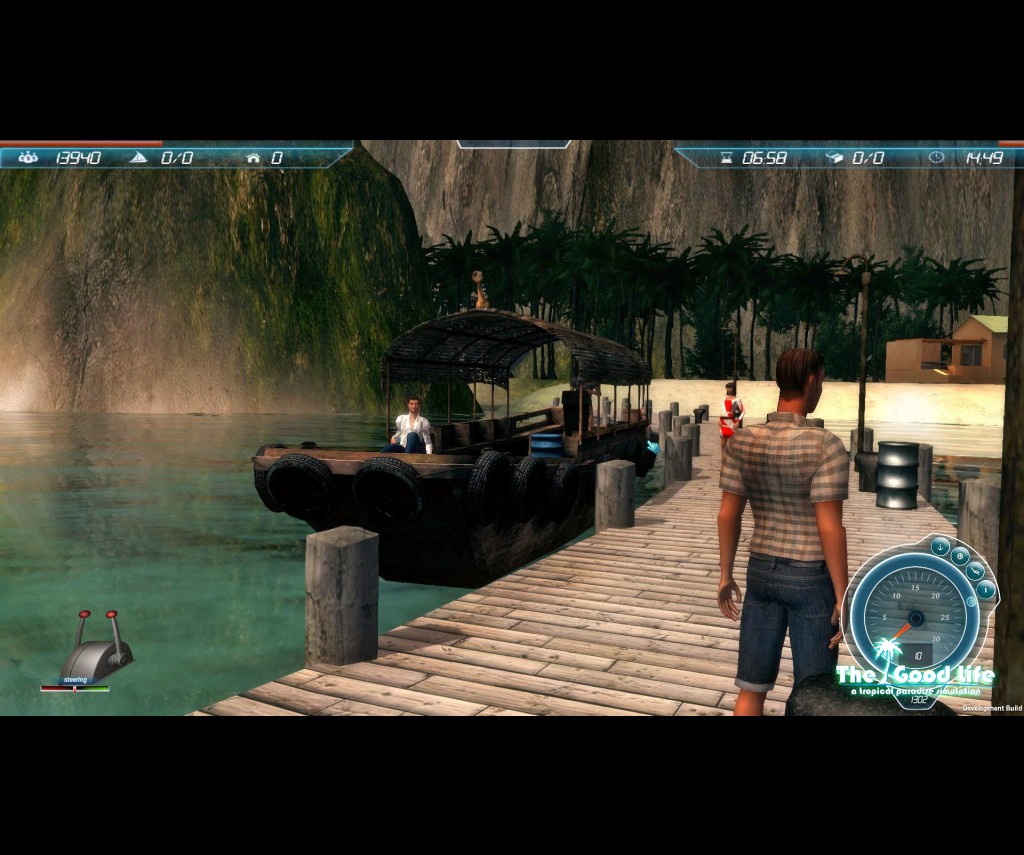Open the top center dropdown tab

pyautogui.click(x=513, y=144)
